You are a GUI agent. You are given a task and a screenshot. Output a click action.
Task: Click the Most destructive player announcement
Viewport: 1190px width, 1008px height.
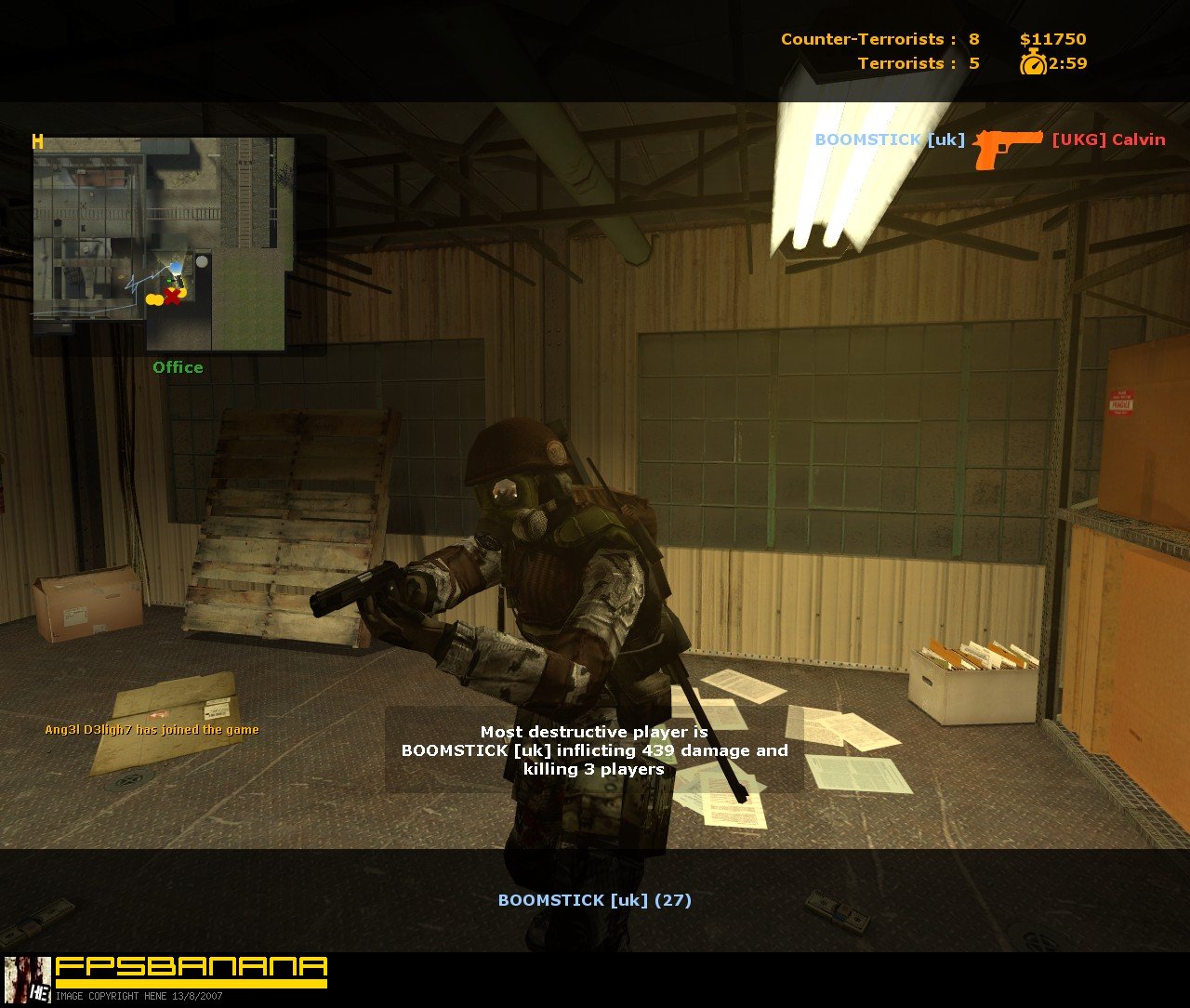click(594, 750)
